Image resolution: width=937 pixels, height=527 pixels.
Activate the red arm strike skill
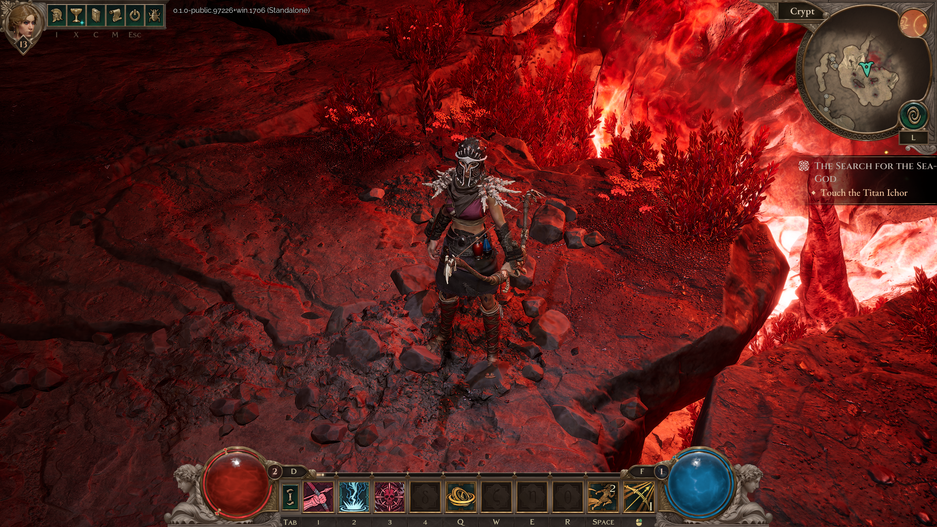click(x=319, y=496)
